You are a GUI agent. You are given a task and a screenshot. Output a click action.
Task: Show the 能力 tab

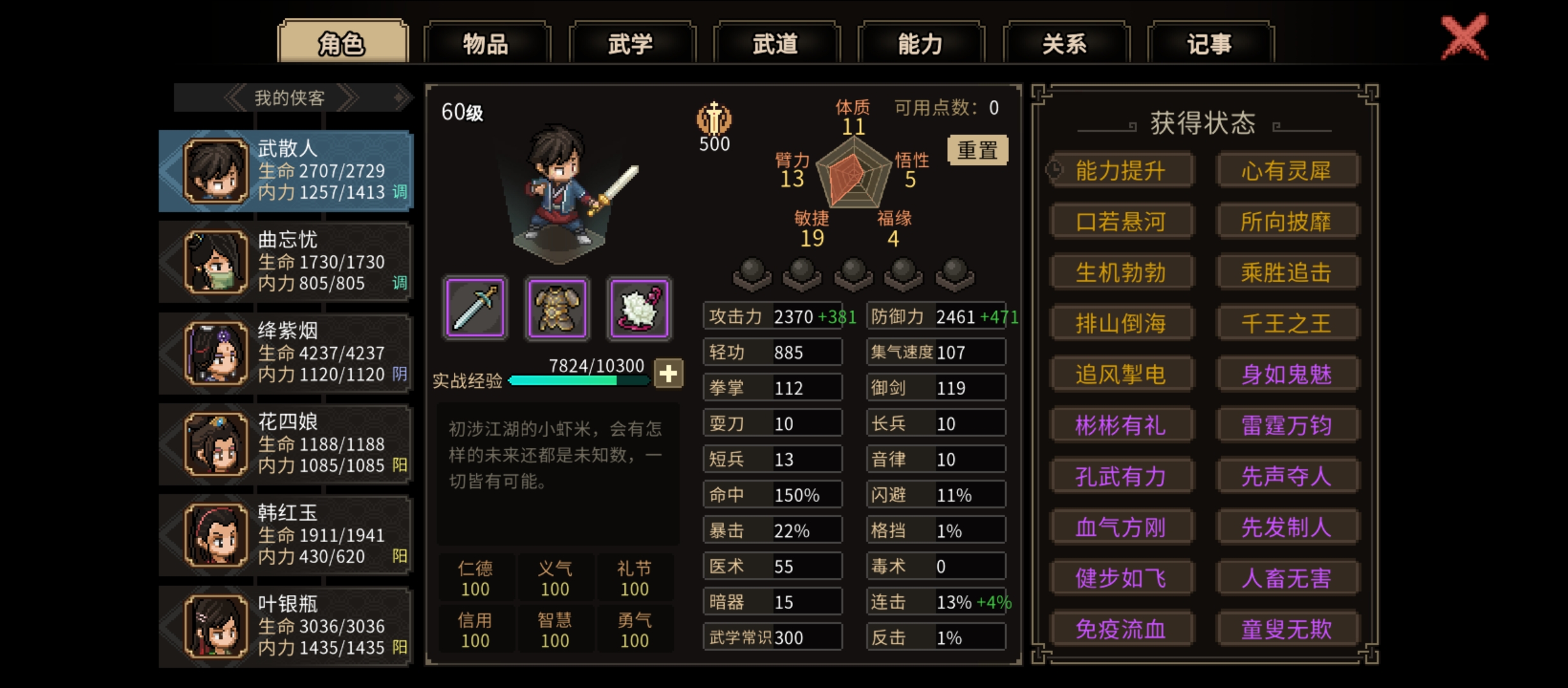click(920, 43)
